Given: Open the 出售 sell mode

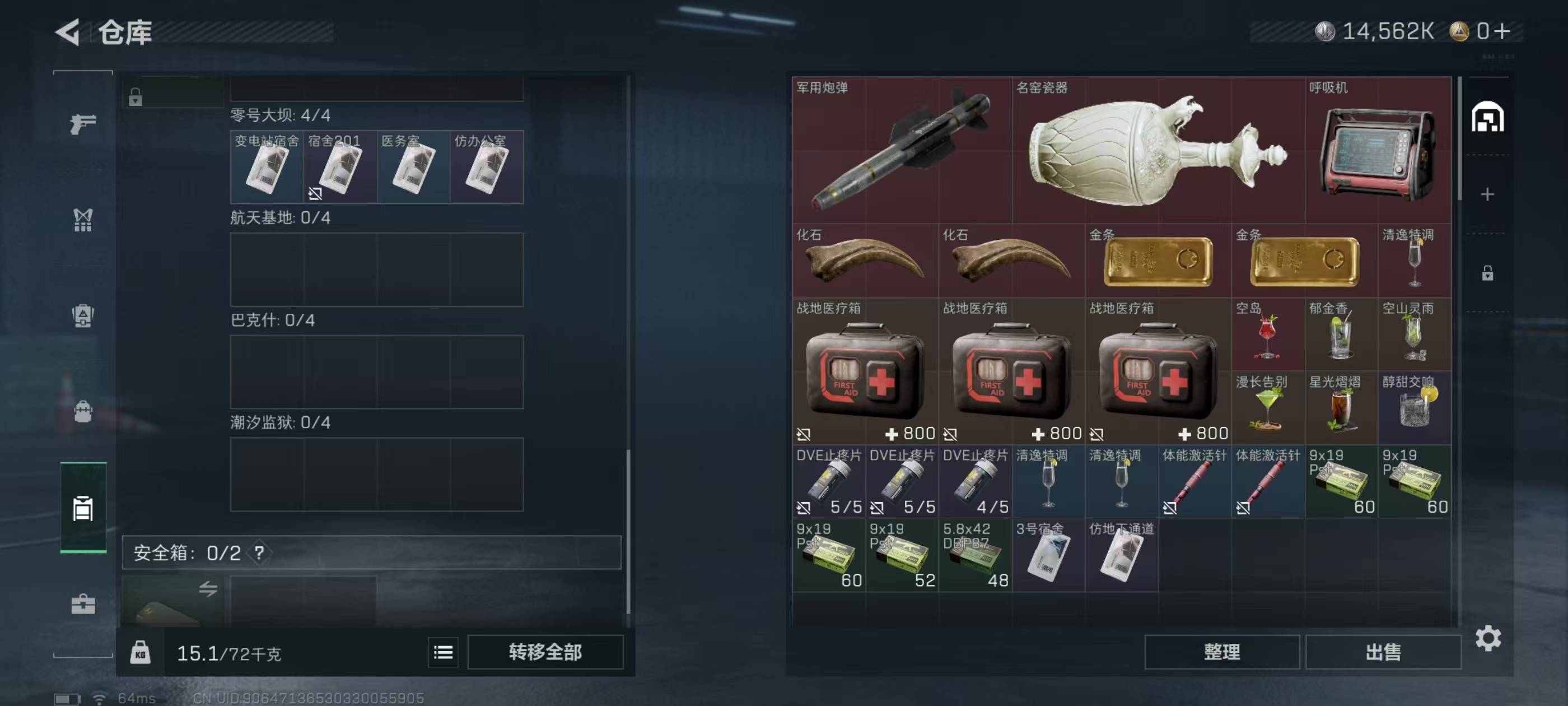Looking at the screenshot, I should point(1382,652).
